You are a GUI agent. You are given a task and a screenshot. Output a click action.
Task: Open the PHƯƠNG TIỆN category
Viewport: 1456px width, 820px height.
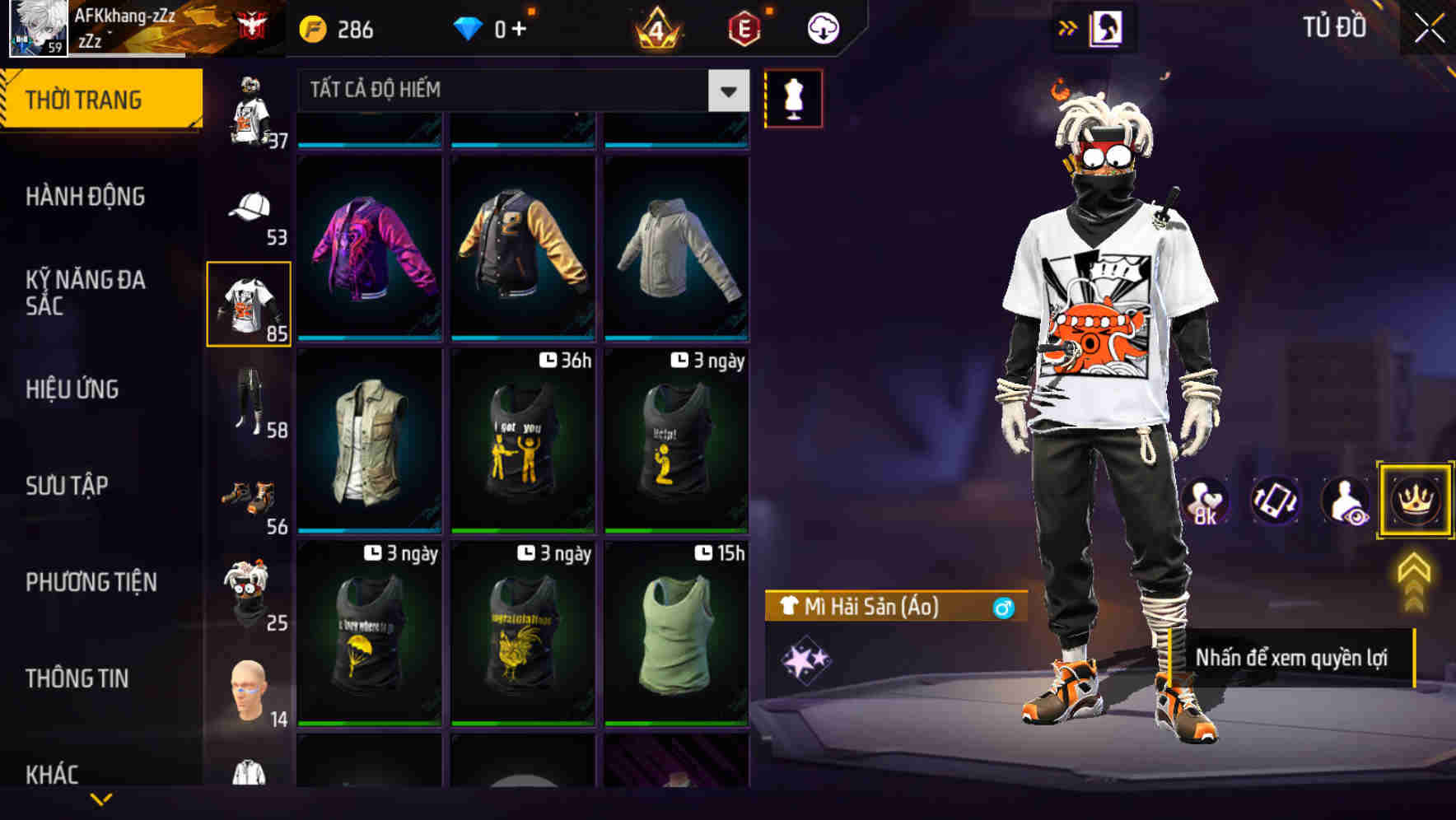point(91,581)
